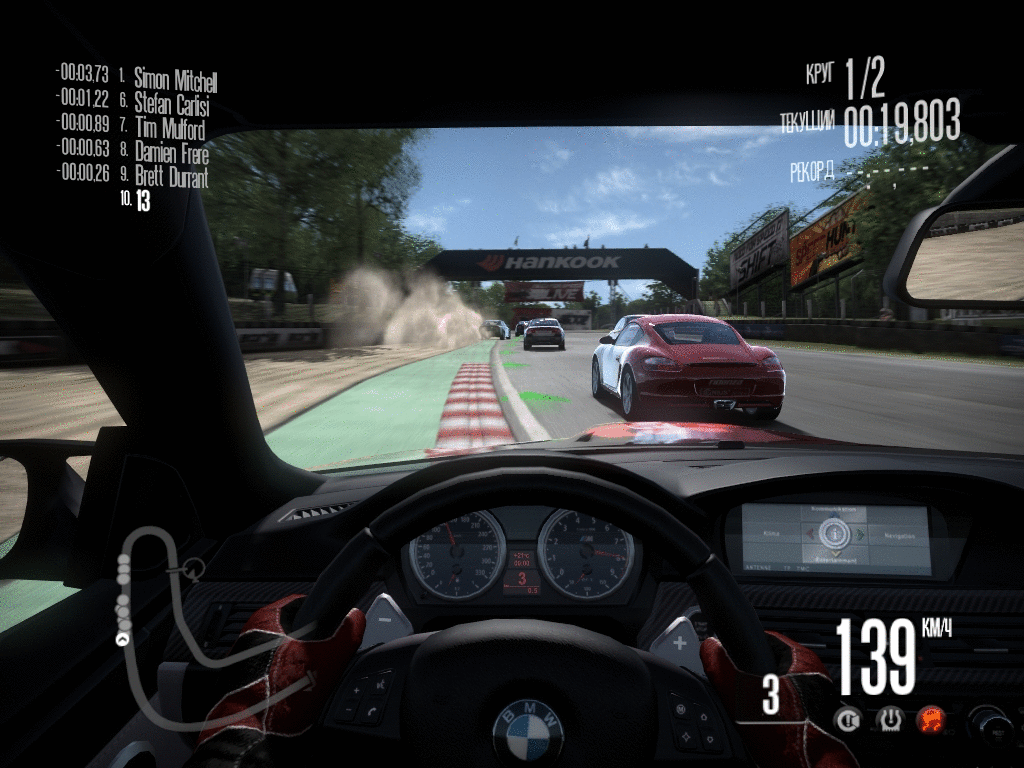This screenshot has width=1024, height=768.
Task: Click the player's tenth-place row
Action: click(x=142, y=201)
